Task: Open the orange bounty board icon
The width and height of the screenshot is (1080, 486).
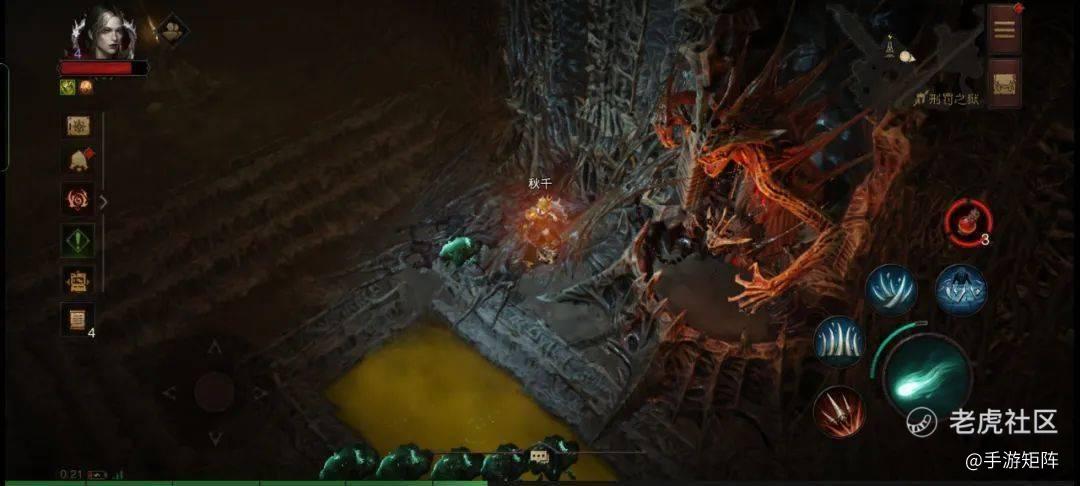Action: tap(78, 281)
